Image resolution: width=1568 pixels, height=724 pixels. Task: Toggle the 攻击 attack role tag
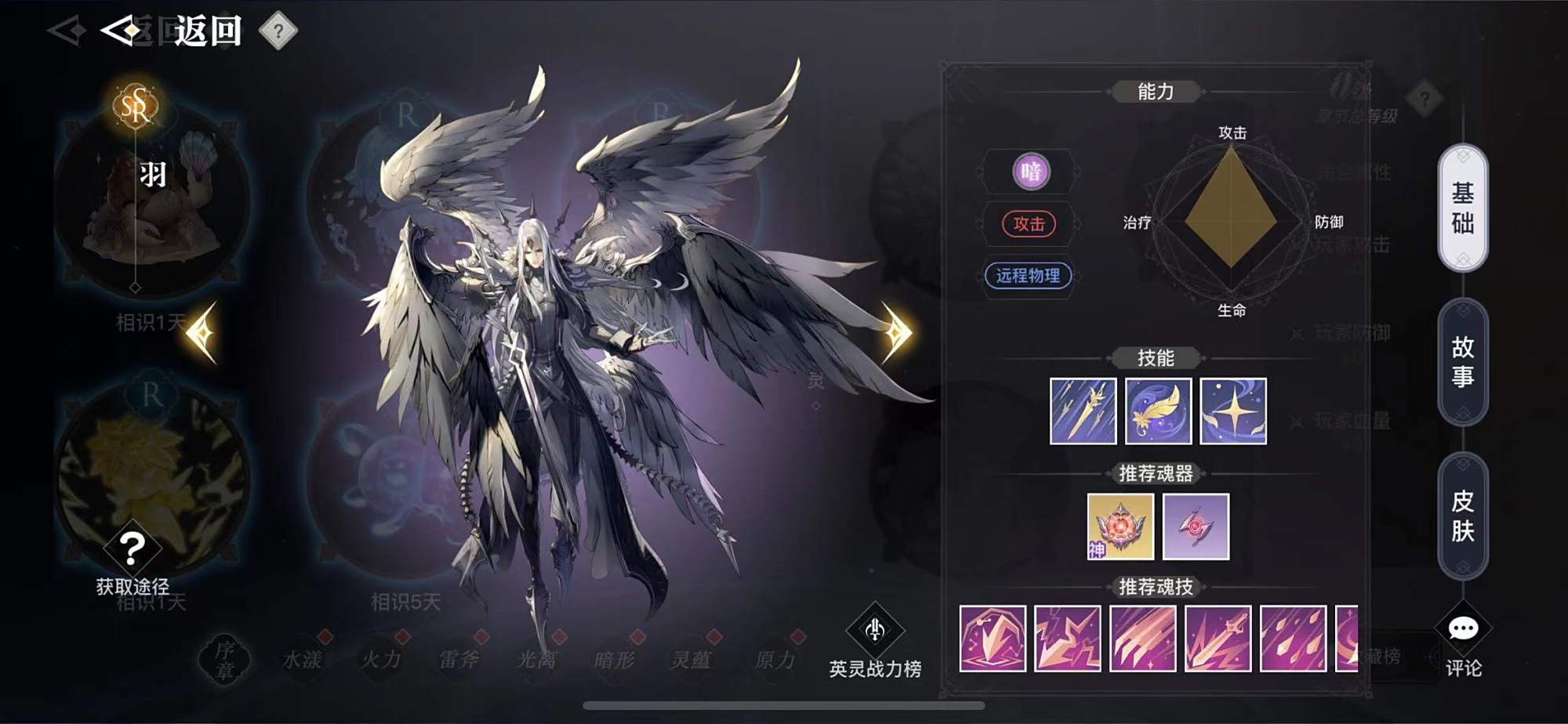point(1029,225)
